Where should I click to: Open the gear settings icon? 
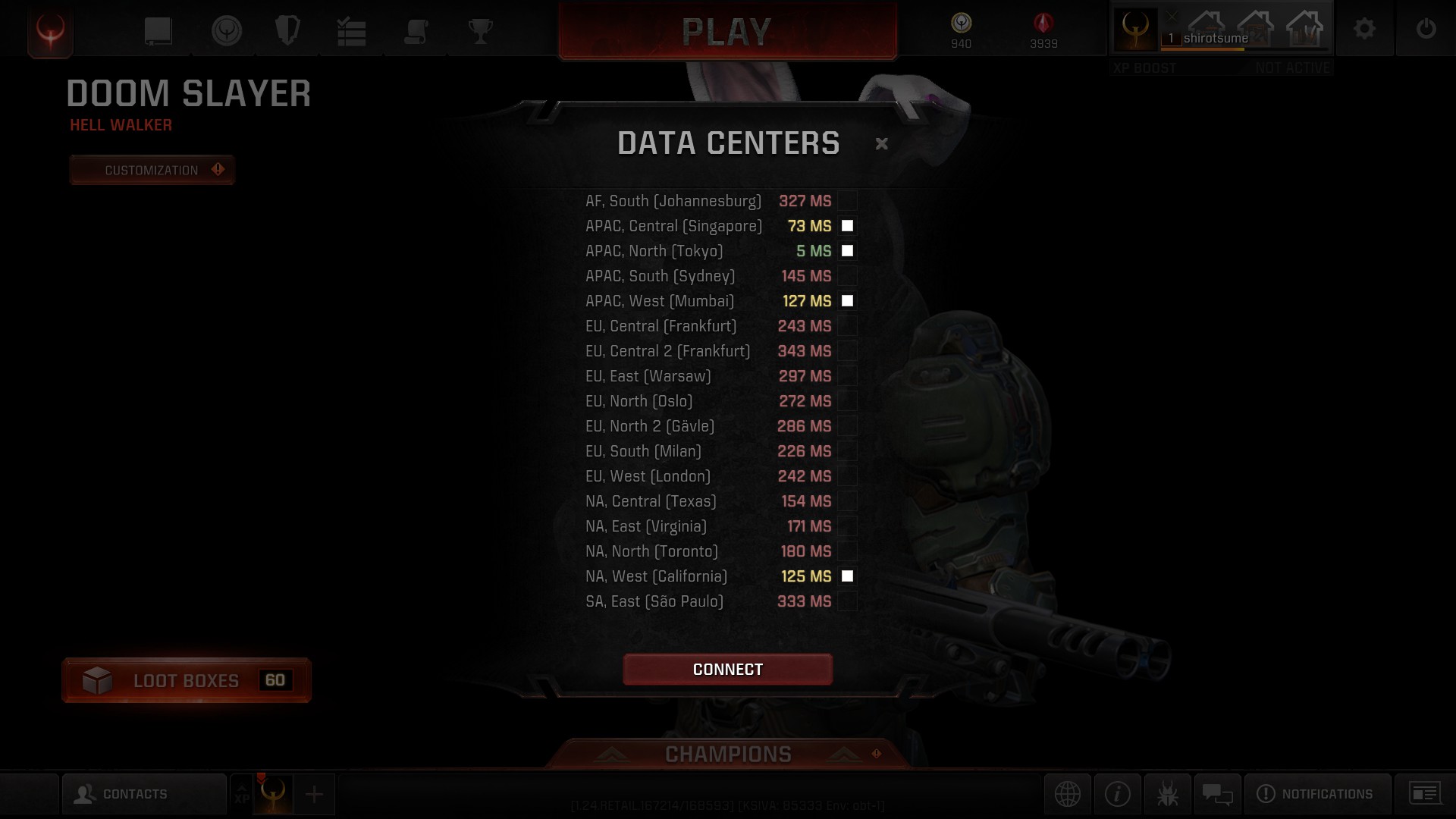pos(1364,30)
